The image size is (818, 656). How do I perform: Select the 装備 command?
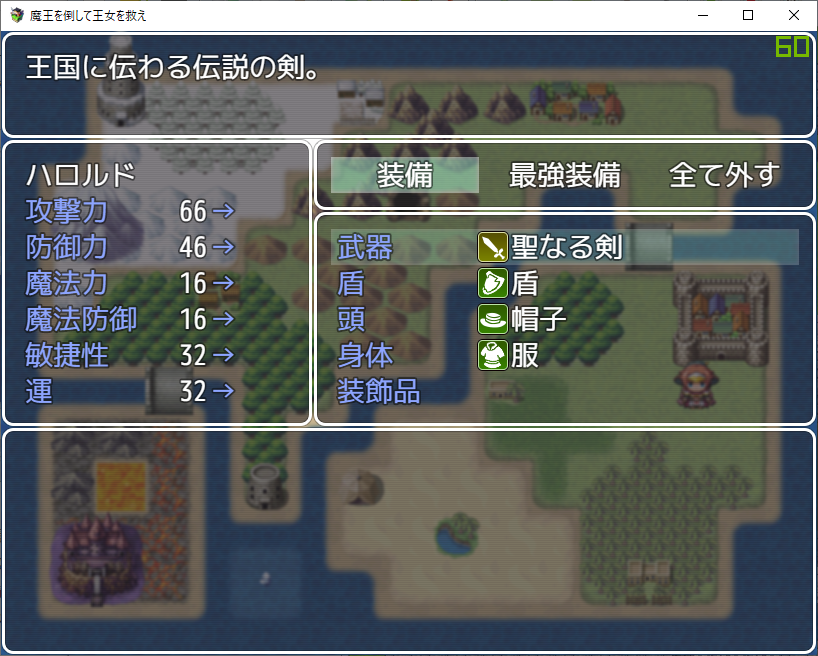point(405,175)
